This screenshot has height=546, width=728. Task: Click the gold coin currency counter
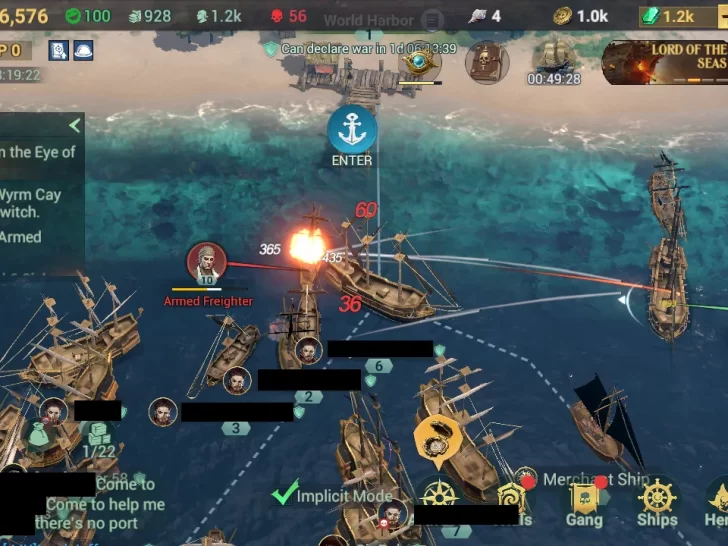tap(580, 16)
